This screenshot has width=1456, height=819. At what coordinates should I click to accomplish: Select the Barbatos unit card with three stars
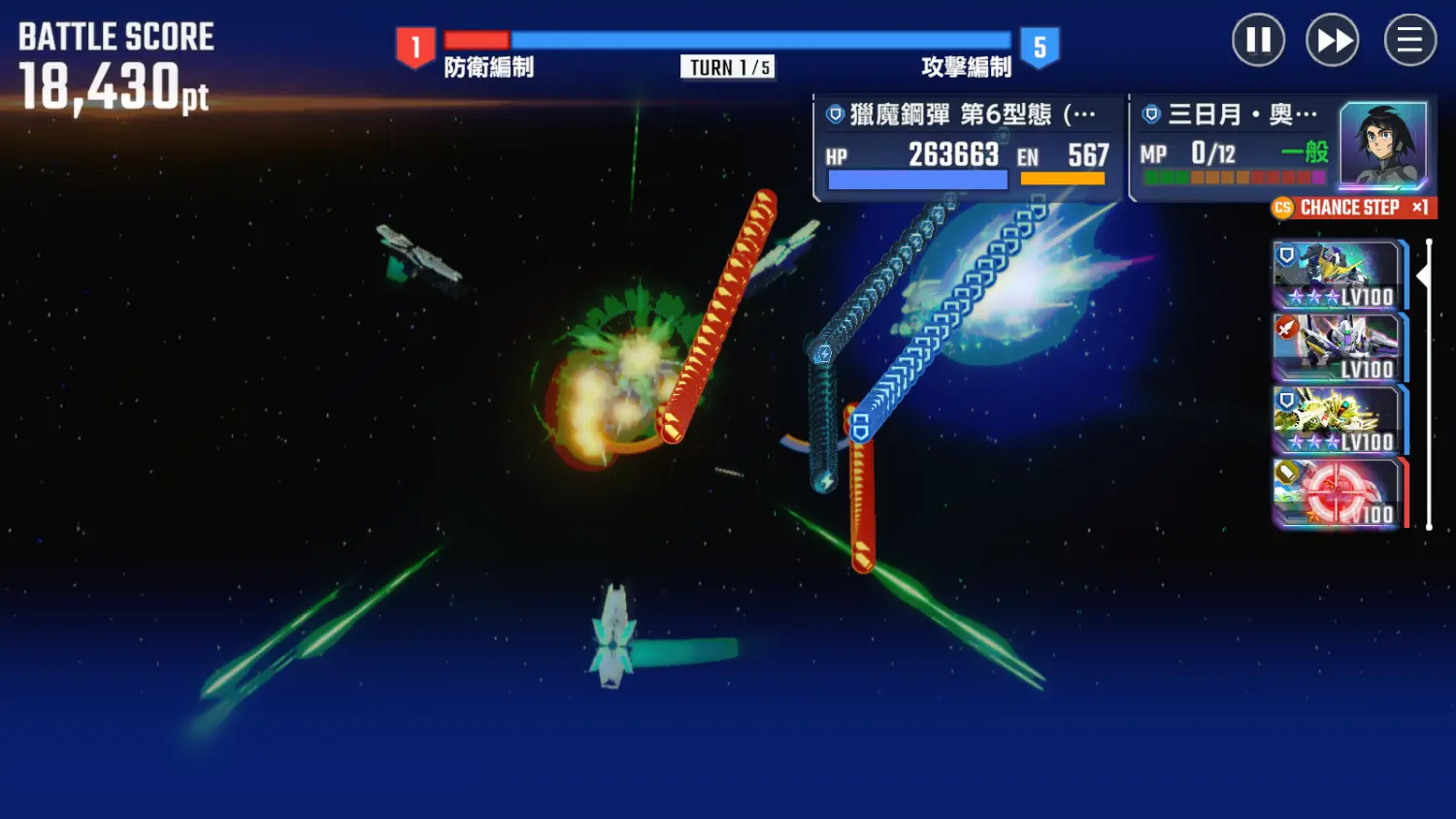[1339, 276]
